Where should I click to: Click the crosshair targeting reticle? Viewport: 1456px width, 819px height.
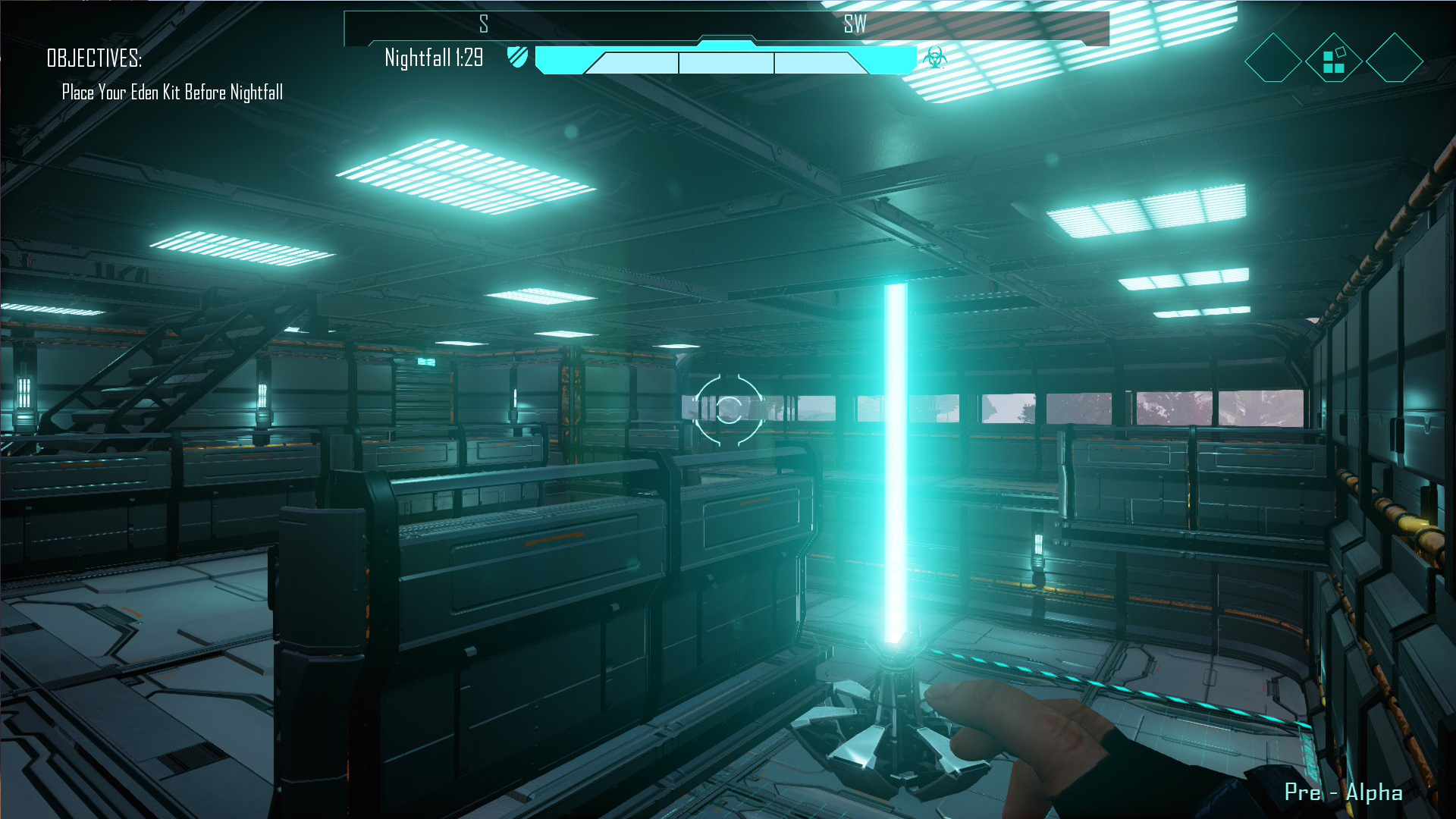click(x=728, y=409)
